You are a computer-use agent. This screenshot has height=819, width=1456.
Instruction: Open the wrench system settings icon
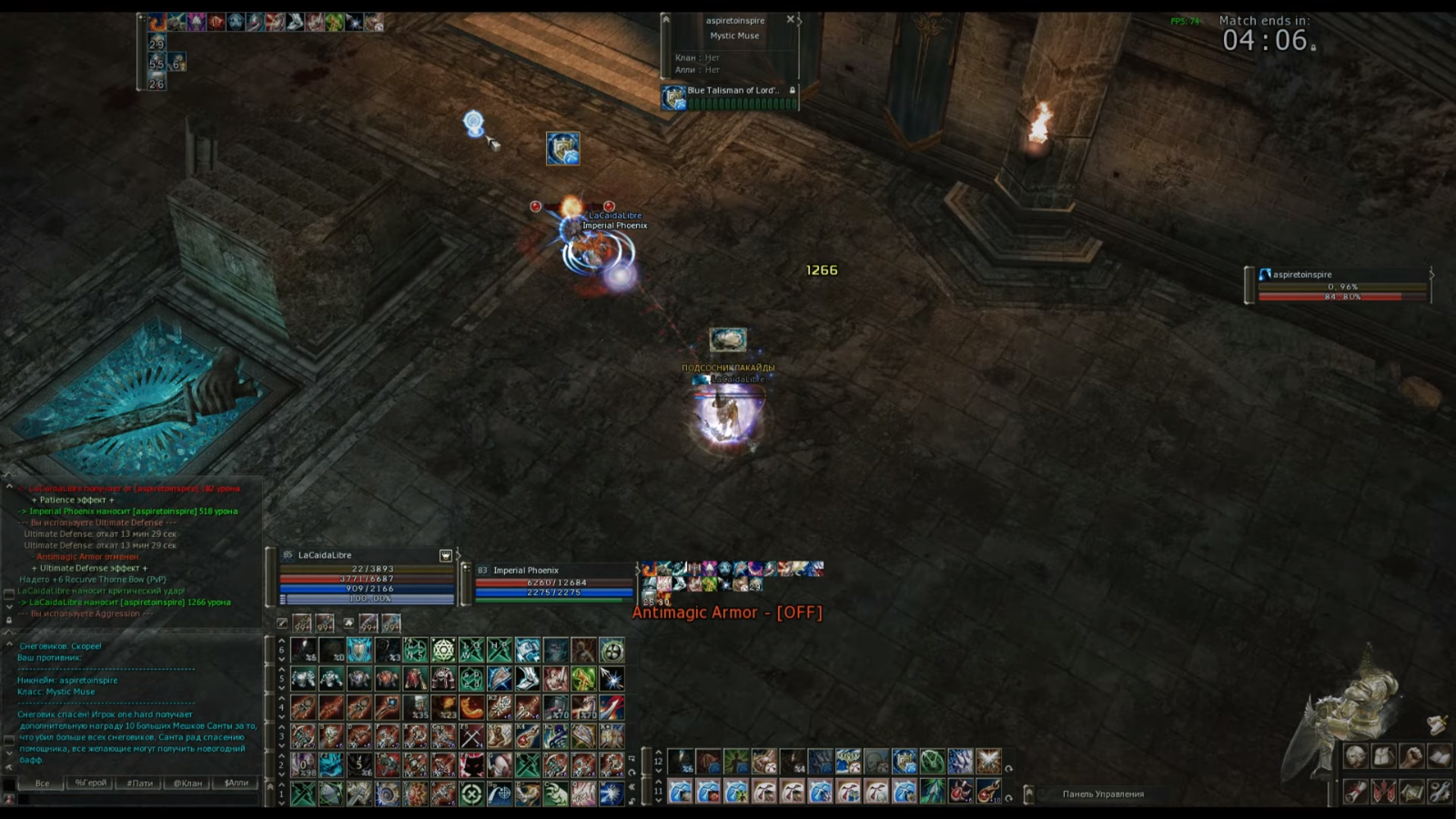pyautogui.click(x=1440, y=792)
